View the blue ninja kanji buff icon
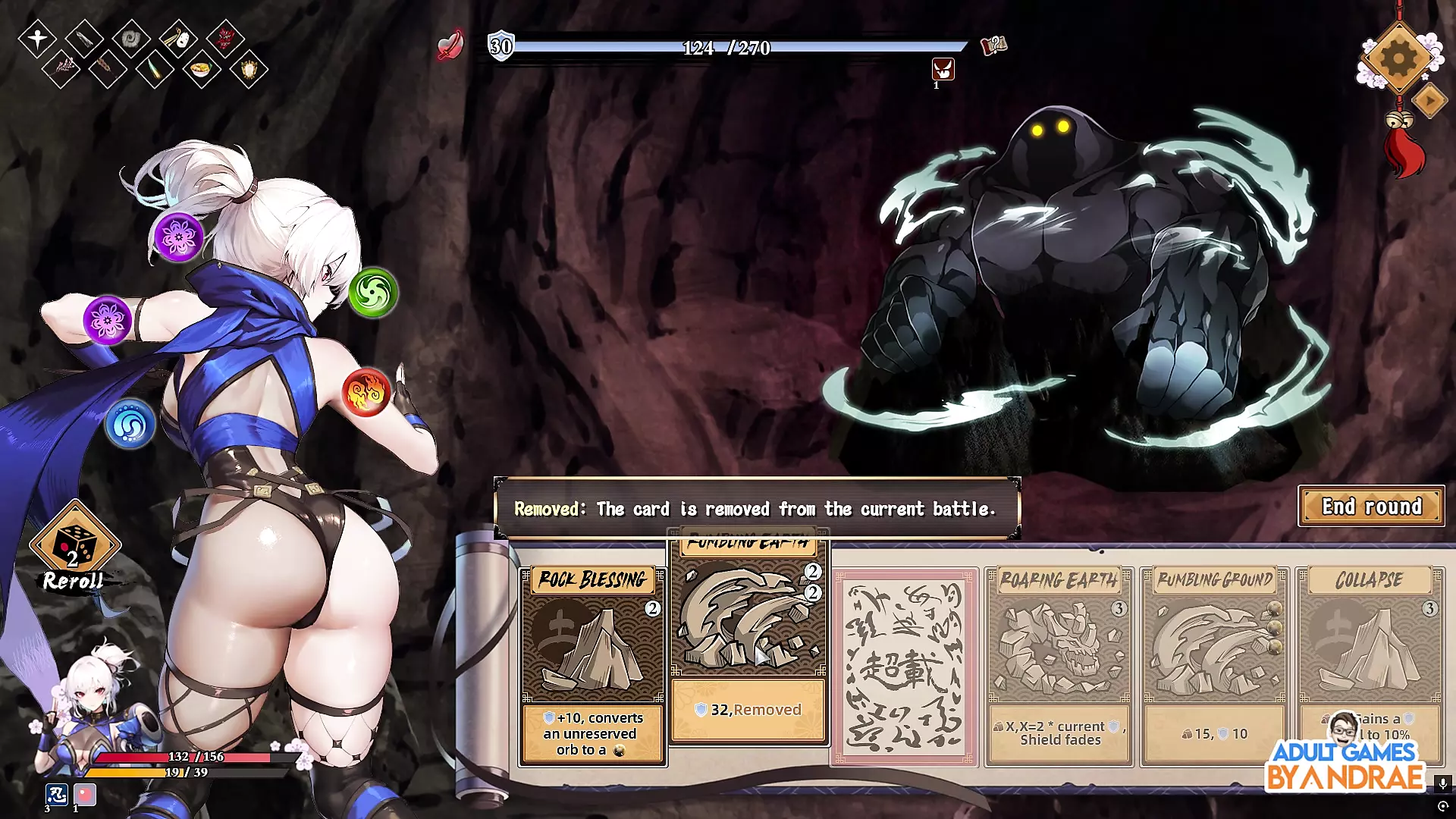This screenshot has width=1456, height=819. 57,794
